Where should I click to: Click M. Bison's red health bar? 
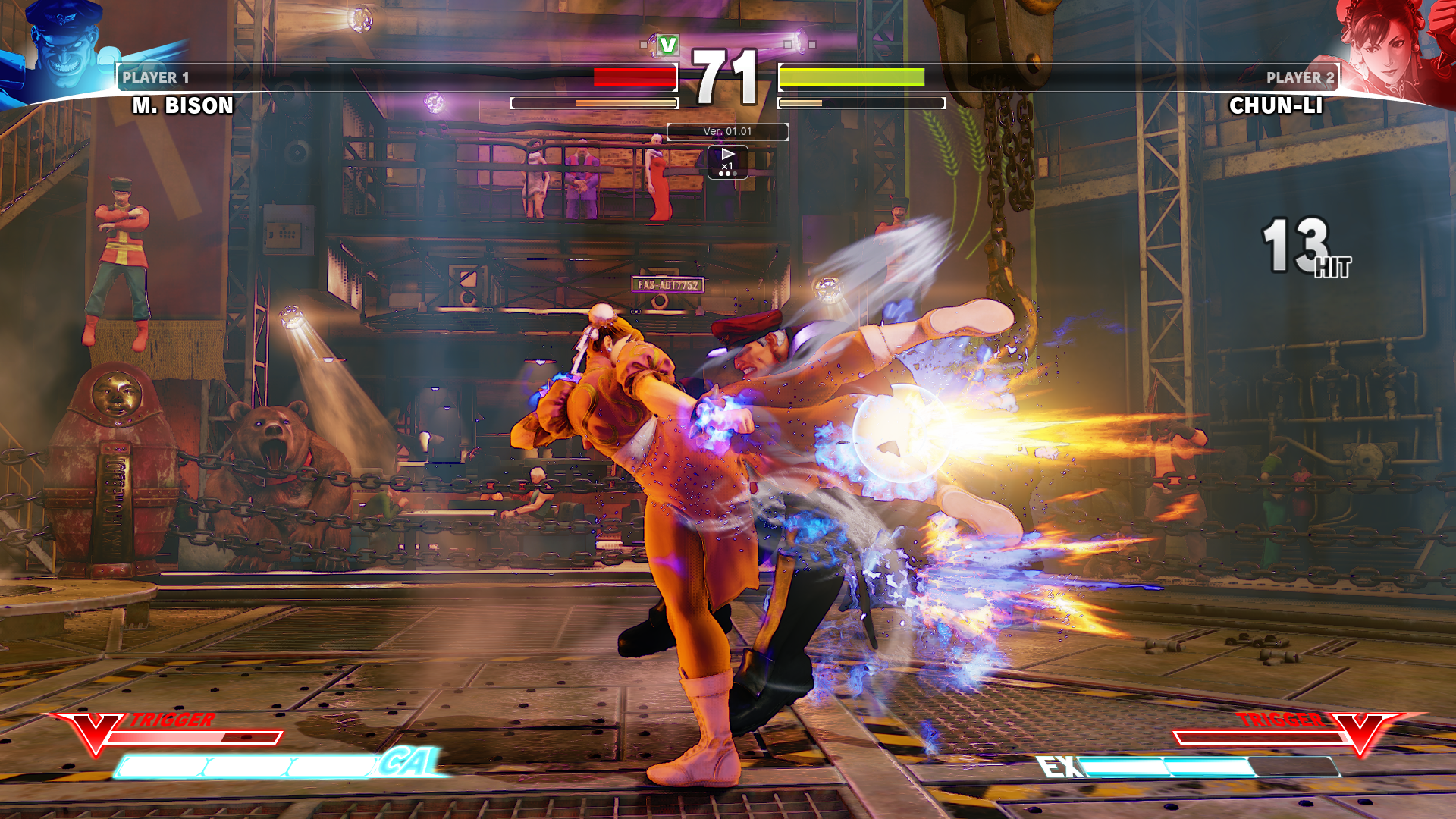click(633, 77)
